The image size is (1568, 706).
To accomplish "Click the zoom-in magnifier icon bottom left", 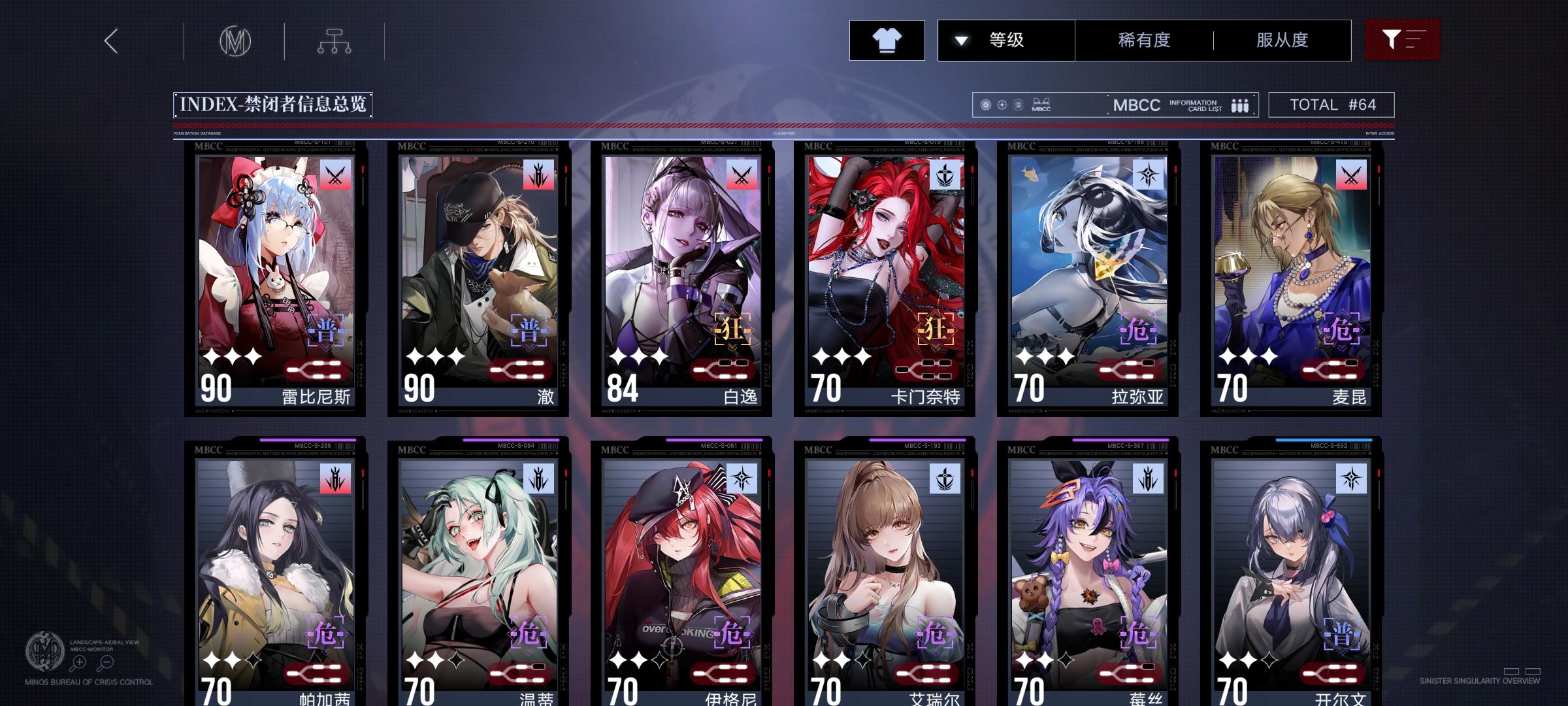I will click(80, 662).
